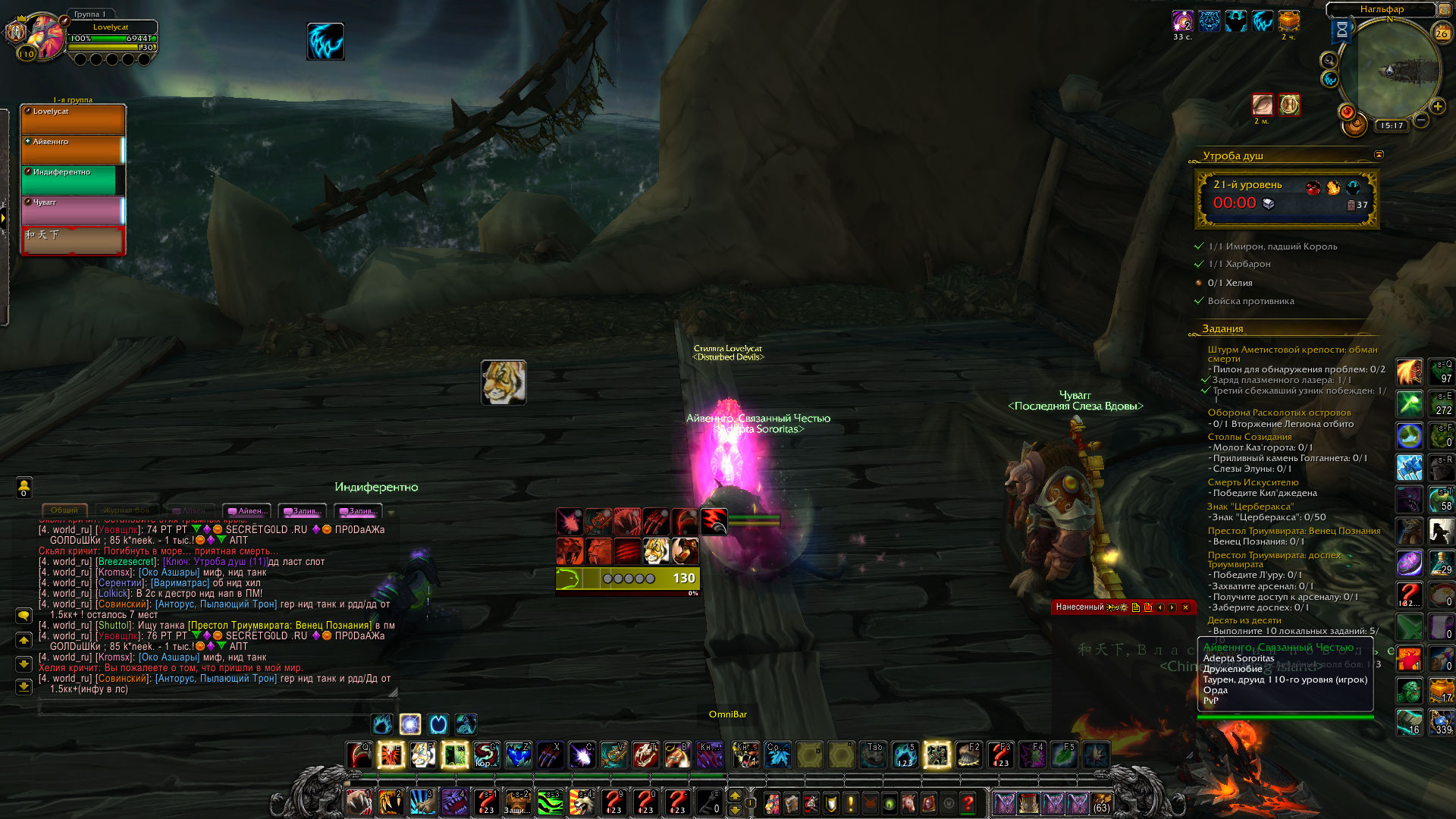Close the Нанесенный урон damage meter window
Screen dimensions: 1456x819
(1185, 607)
